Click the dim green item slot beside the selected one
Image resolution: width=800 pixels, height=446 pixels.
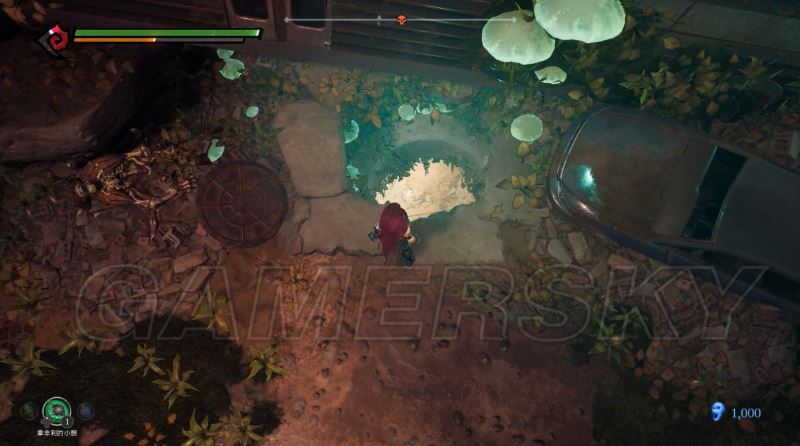30,410
